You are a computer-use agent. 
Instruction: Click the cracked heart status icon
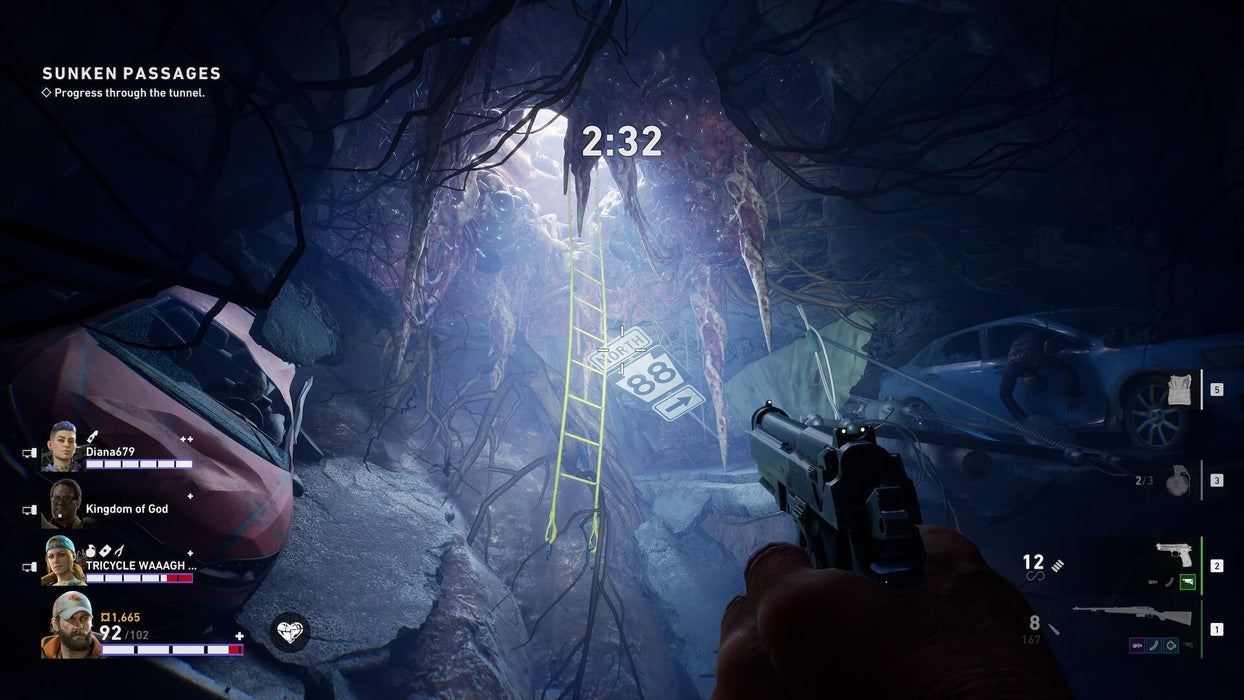click(x=290, y=632)
